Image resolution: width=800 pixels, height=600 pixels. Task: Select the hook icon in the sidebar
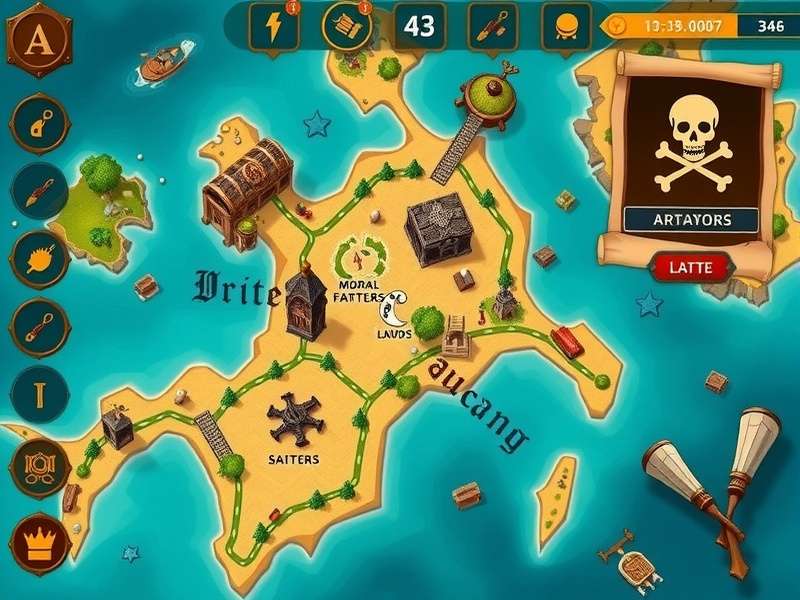click(40, 123)
